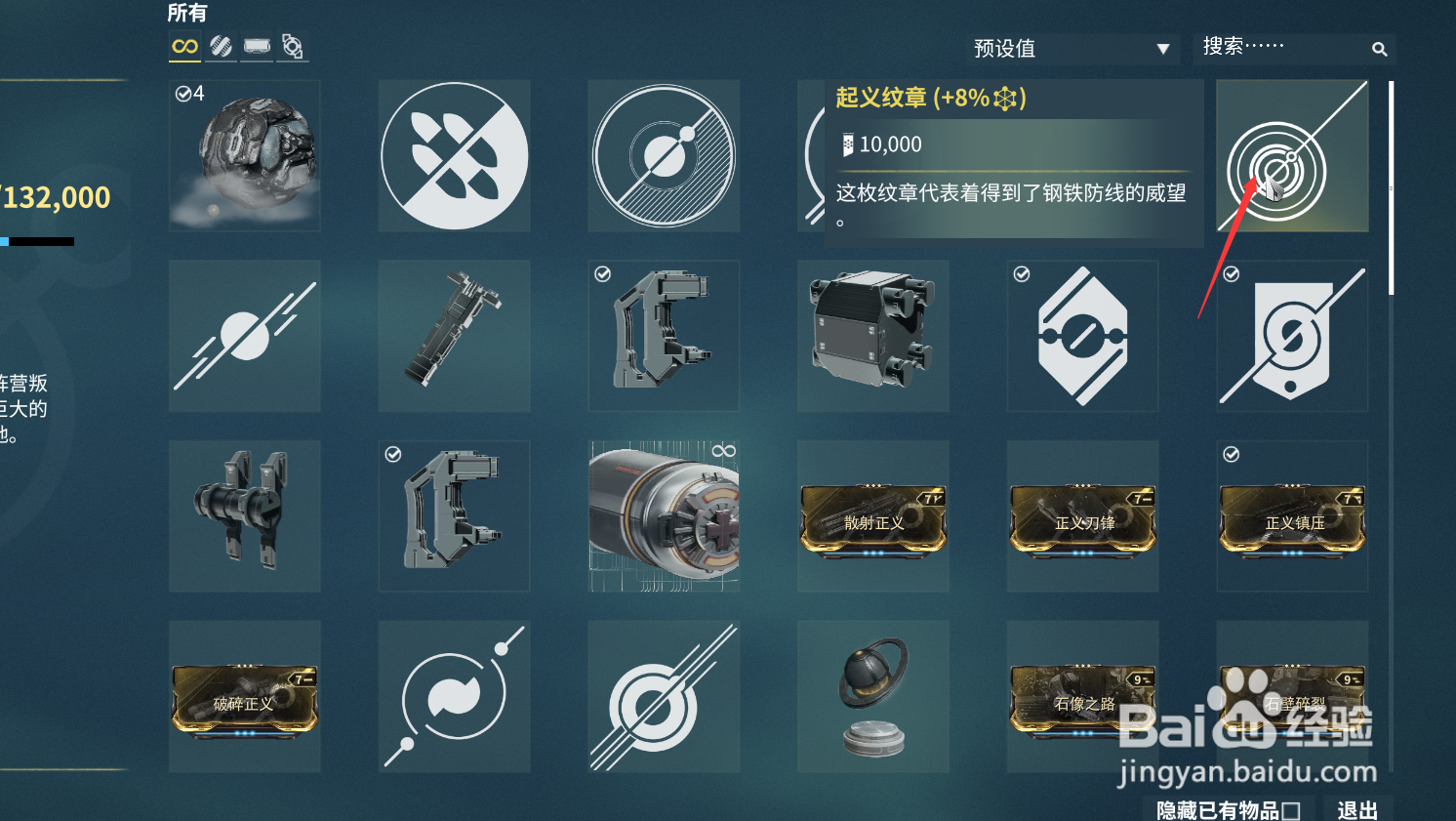Image resolution: width=1456 pixels, height=821 pixels.
Task: Open the 预设值 dropdown
Action: 1071,48
